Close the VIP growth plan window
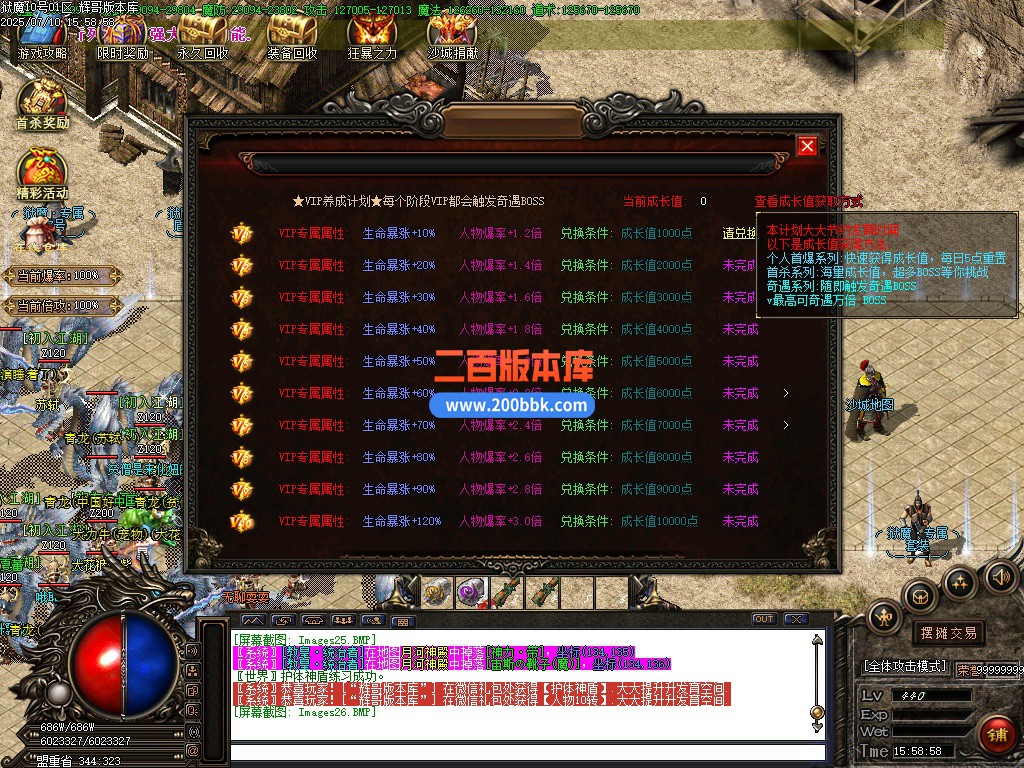Image resolution: width=1024 pixels, height=768 pixels. pos(807,147)
